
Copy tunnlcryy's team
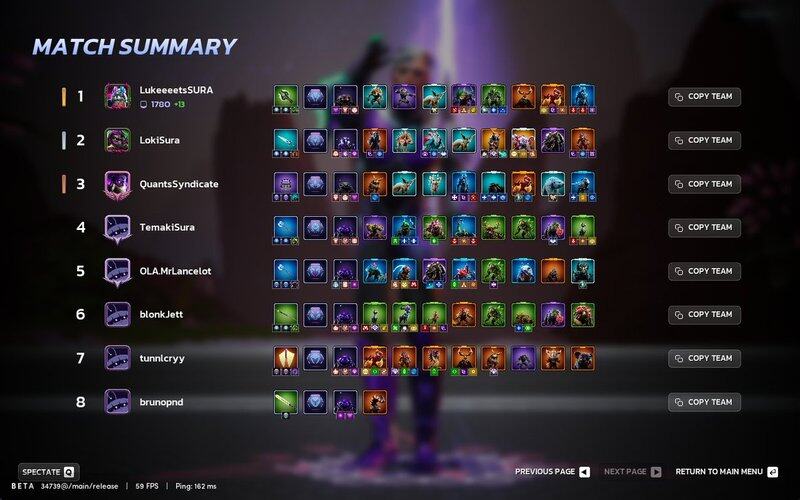click(x=704, y=358)
